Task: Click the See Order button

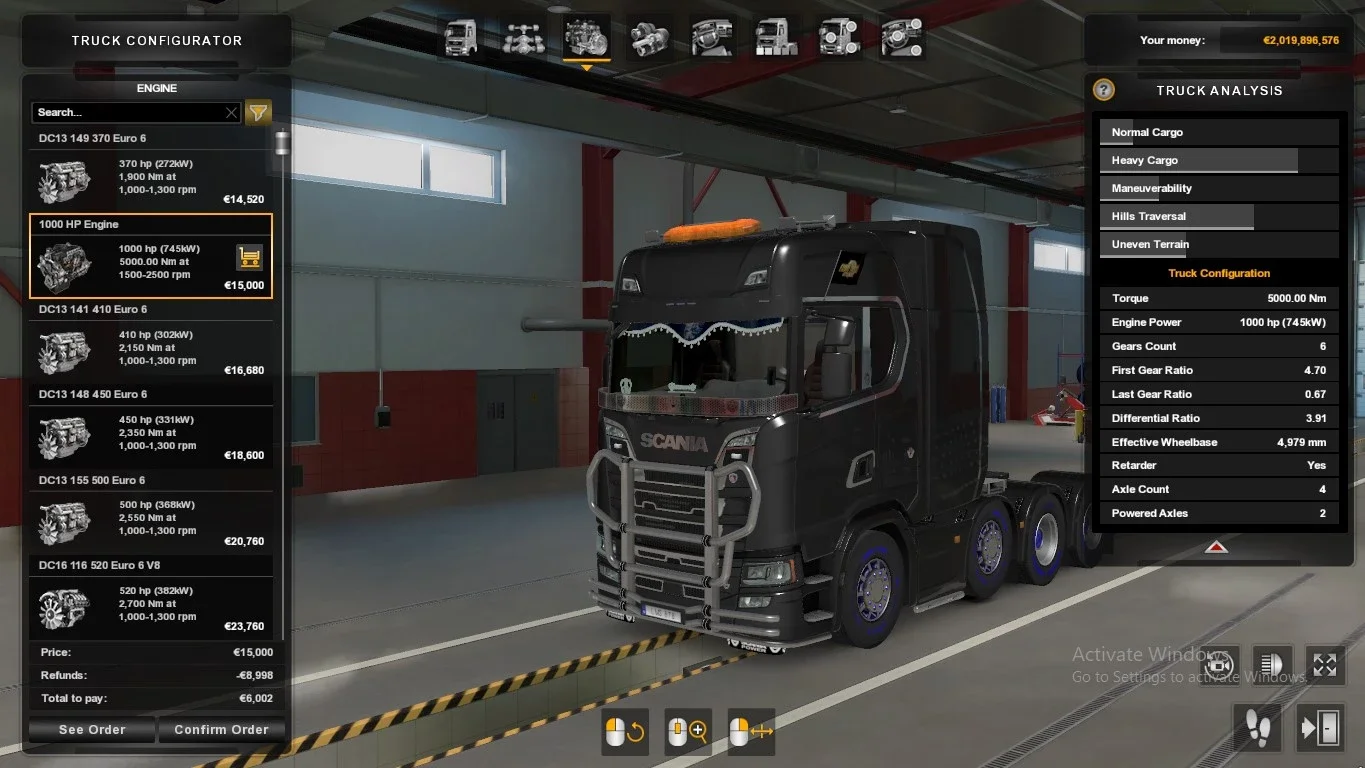Action: (90, 729)
